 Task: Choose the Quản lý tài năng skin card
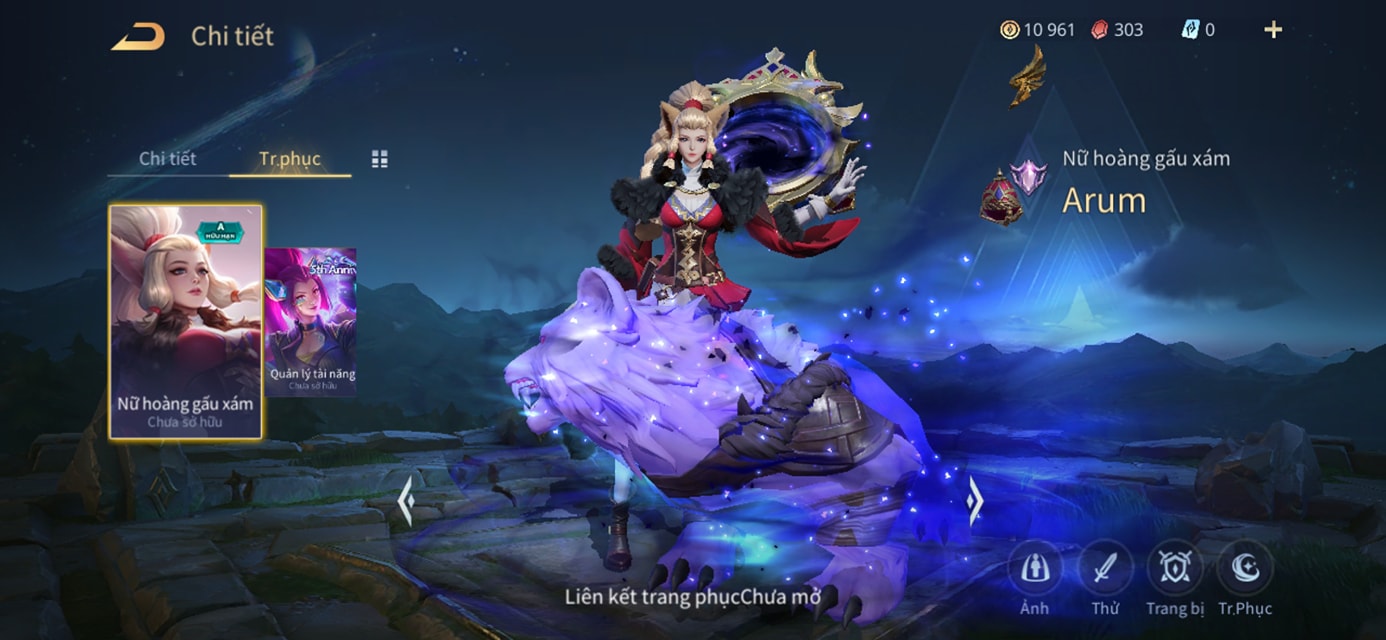311,321
